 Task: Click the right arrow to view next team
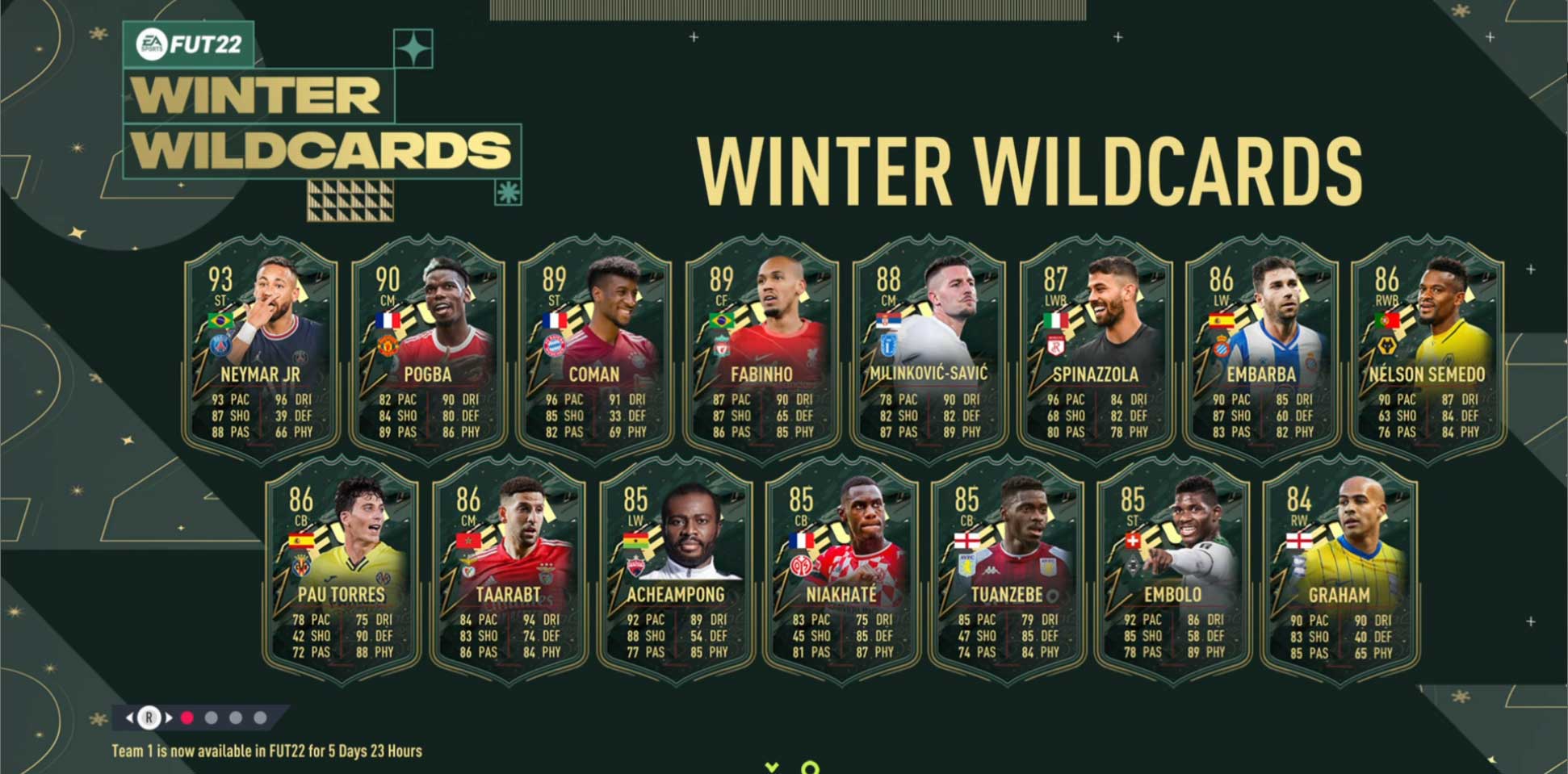[168, 718]
